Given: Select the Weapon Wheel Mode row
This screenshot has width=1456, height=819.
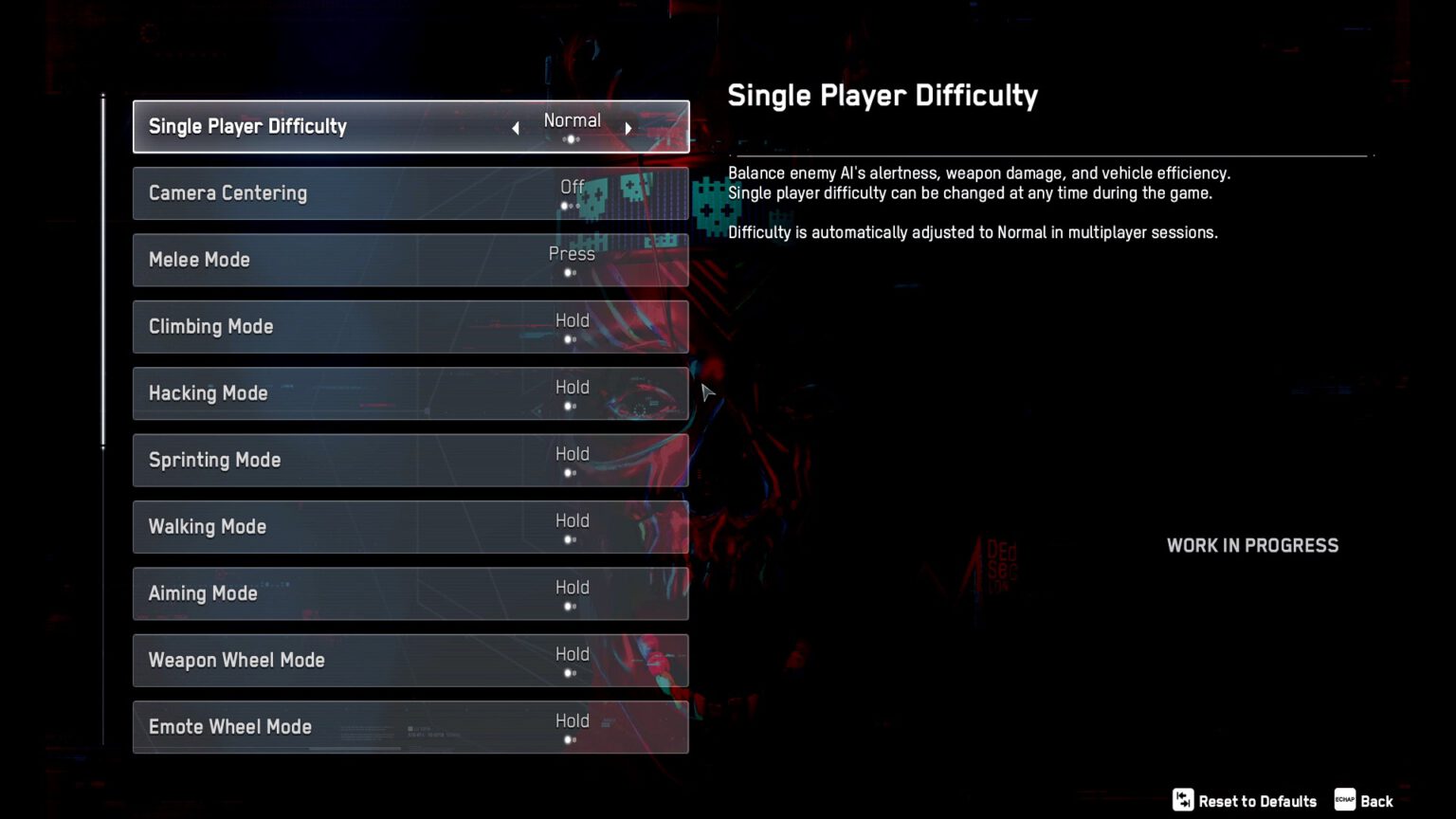Looking at the screenshot, I should [410, 661].
